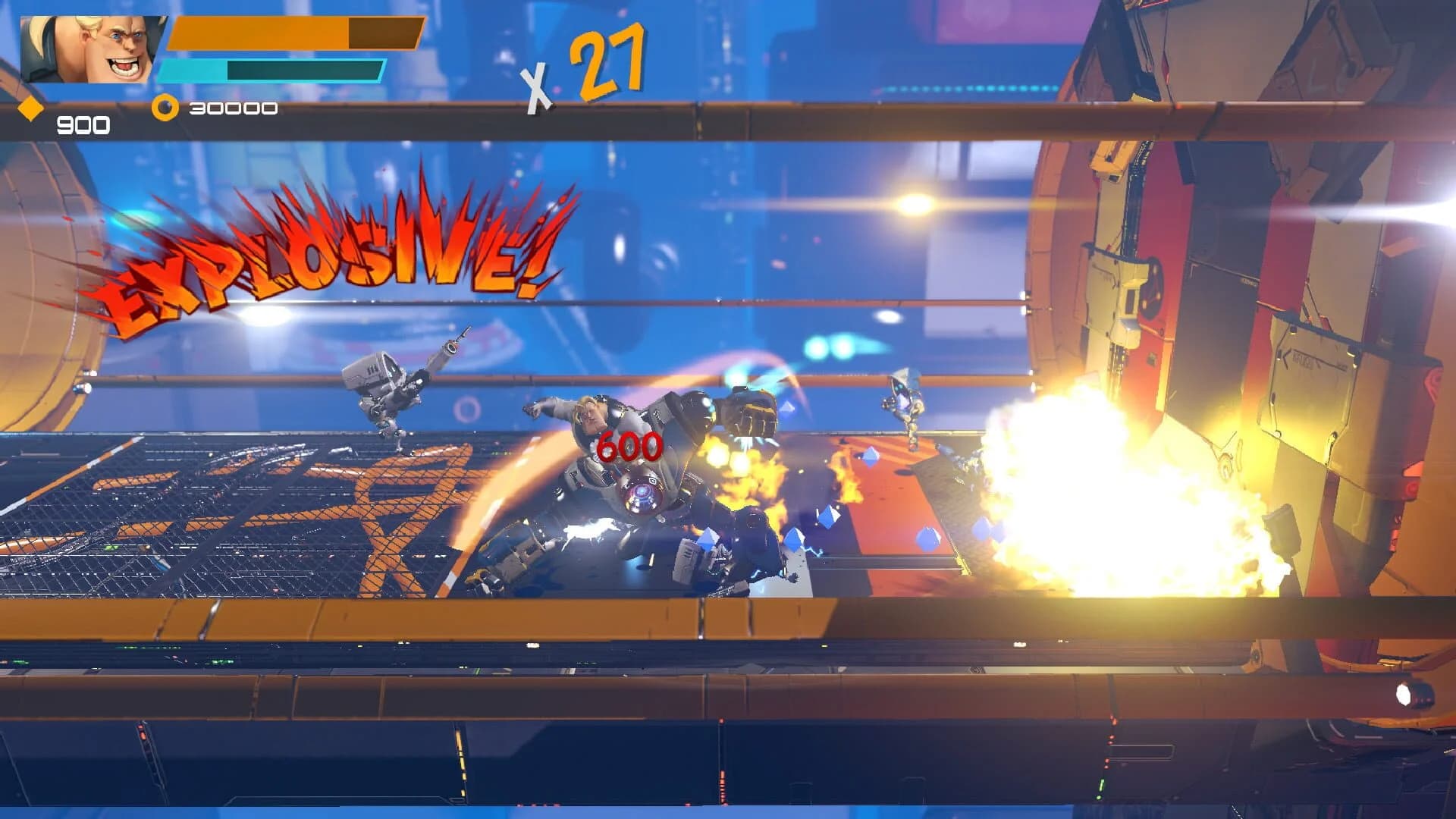Viewport: 1456px width, 819px height.
Task: Expand the coin total of 30000
Action: (x=235, y=108)
